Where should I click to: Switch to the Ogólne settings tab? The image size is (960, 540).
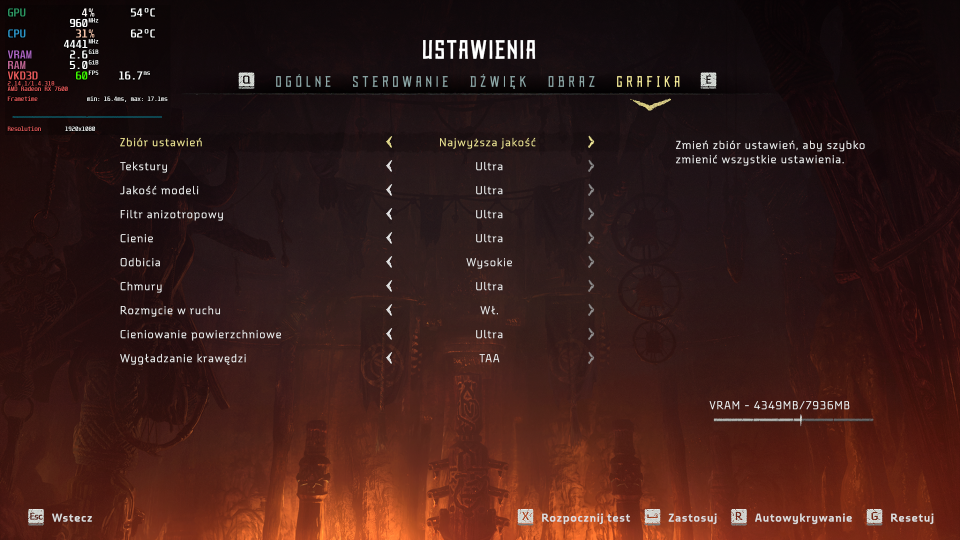point(303,82)
